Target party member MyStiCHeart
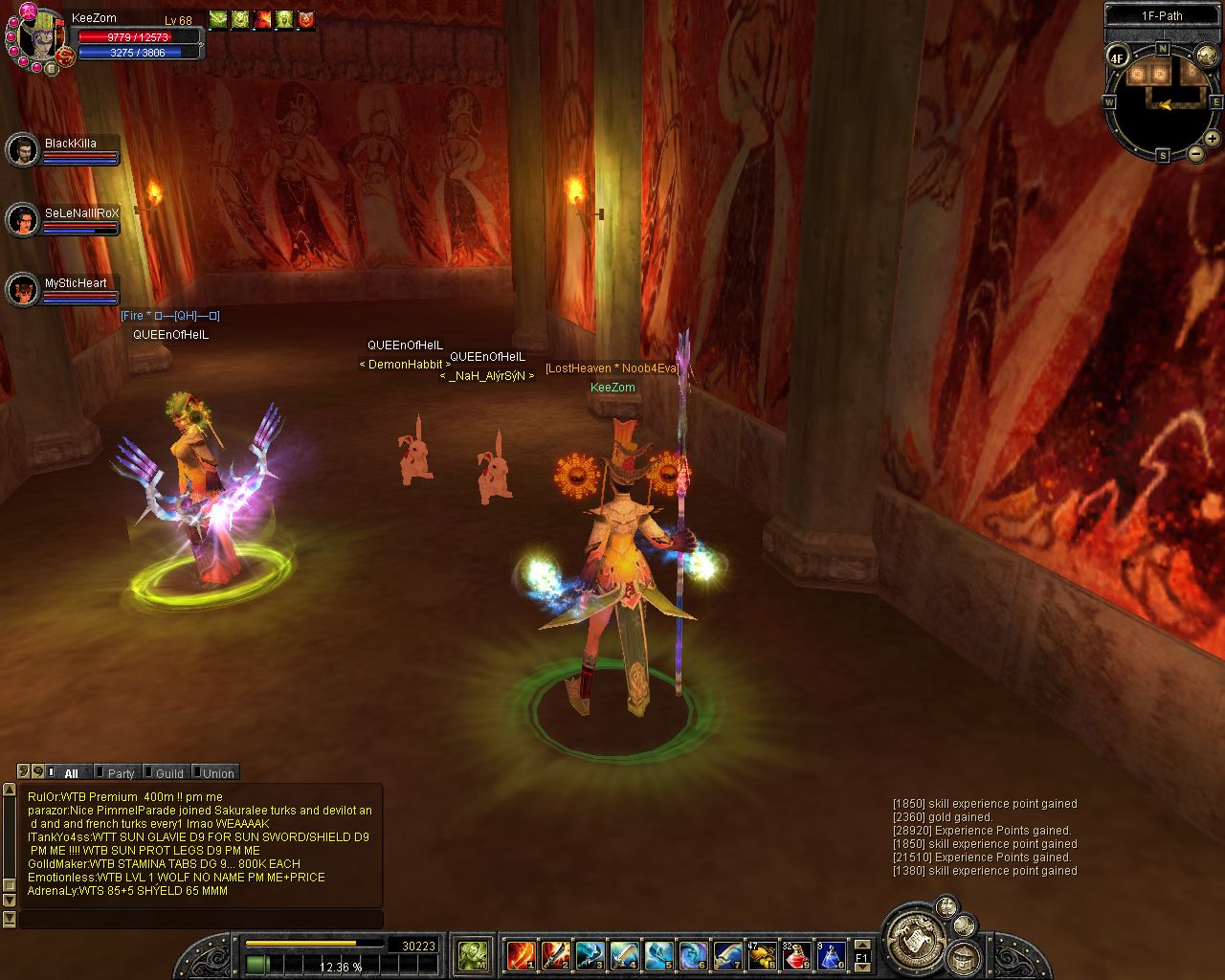 coord(22,290)
